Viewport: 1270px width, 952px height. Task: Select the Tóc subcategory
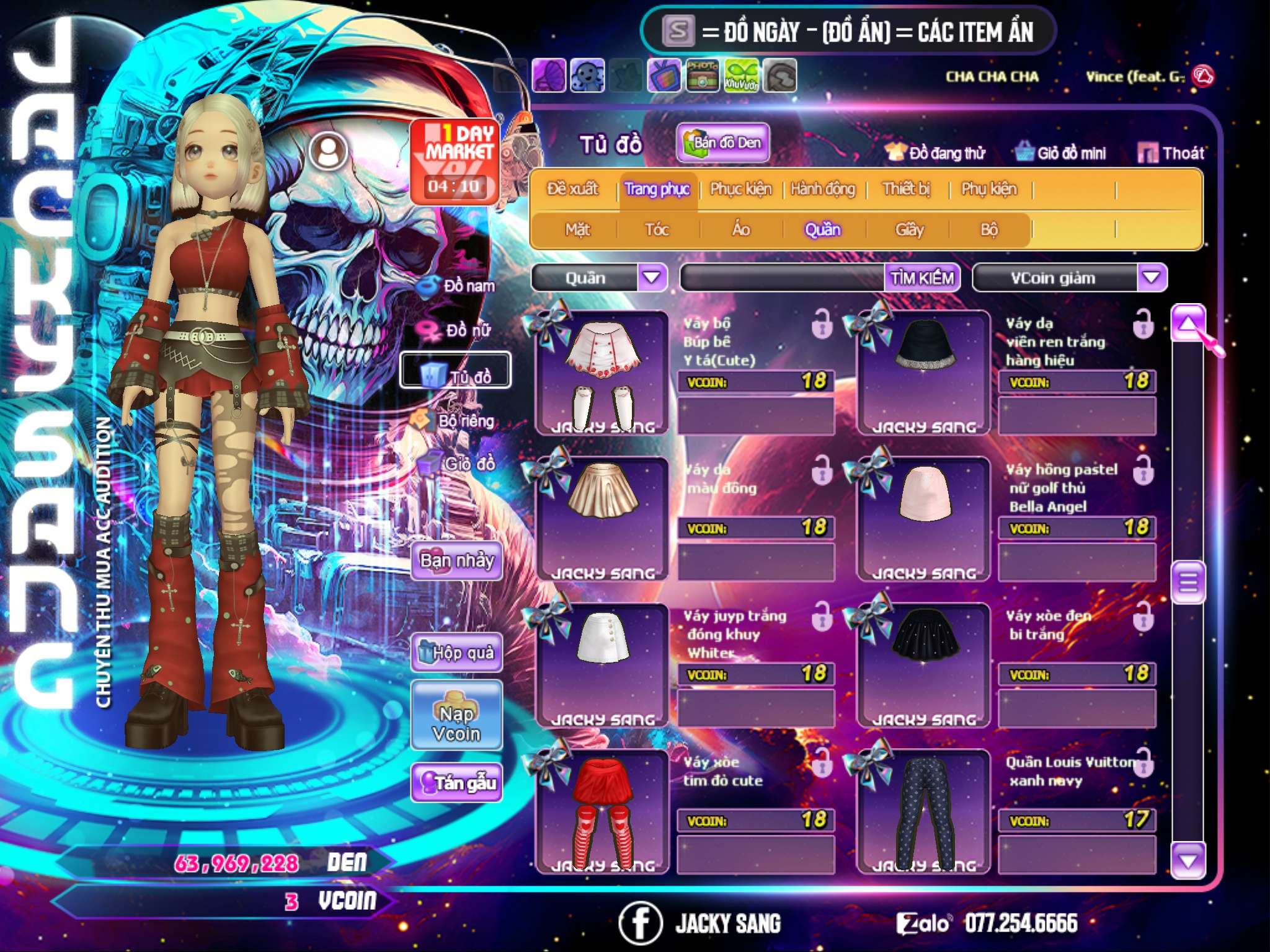657,230
